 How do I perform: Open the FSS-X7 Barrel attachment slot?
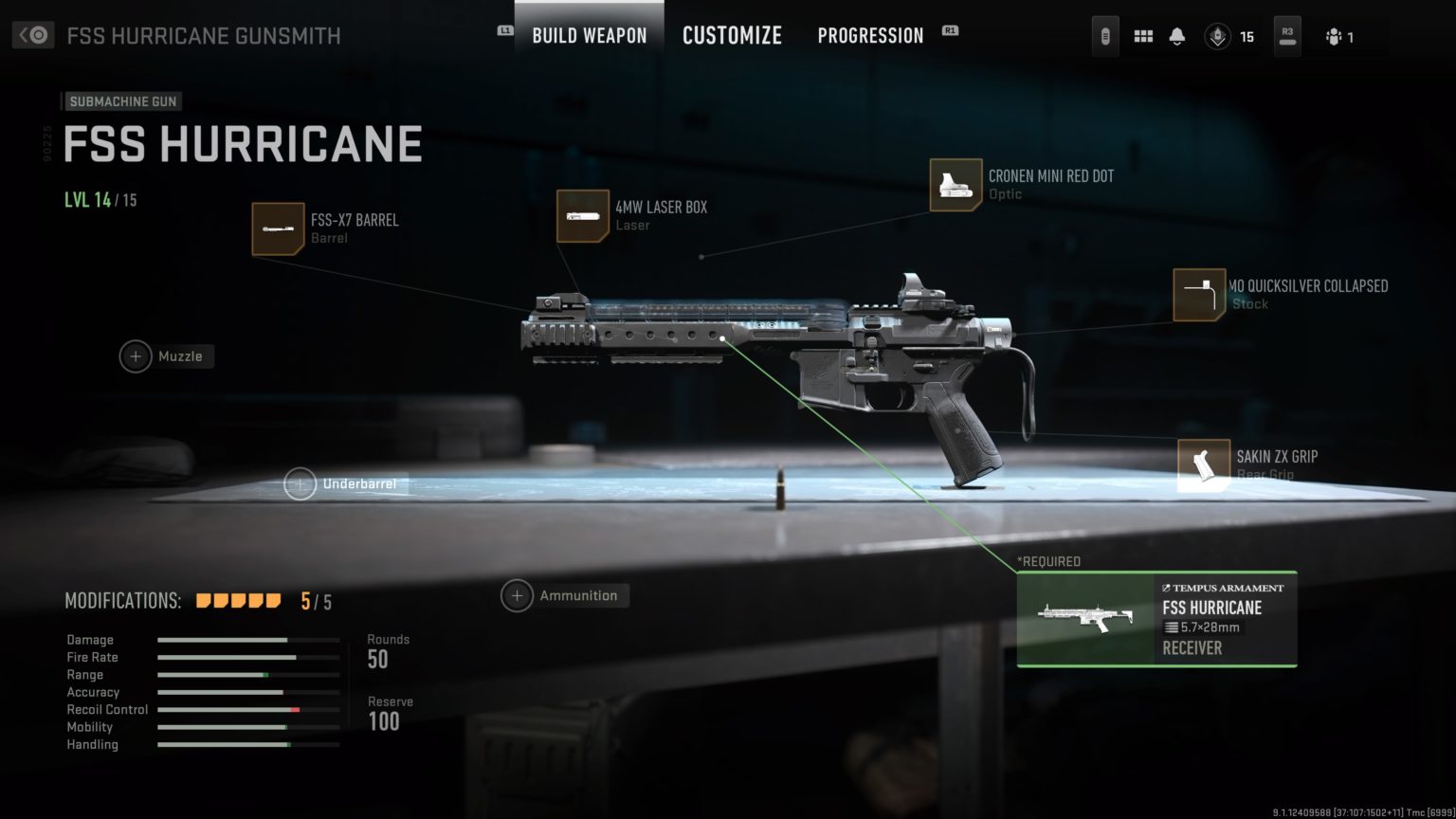pyautogui.click(x=278, y=228)
